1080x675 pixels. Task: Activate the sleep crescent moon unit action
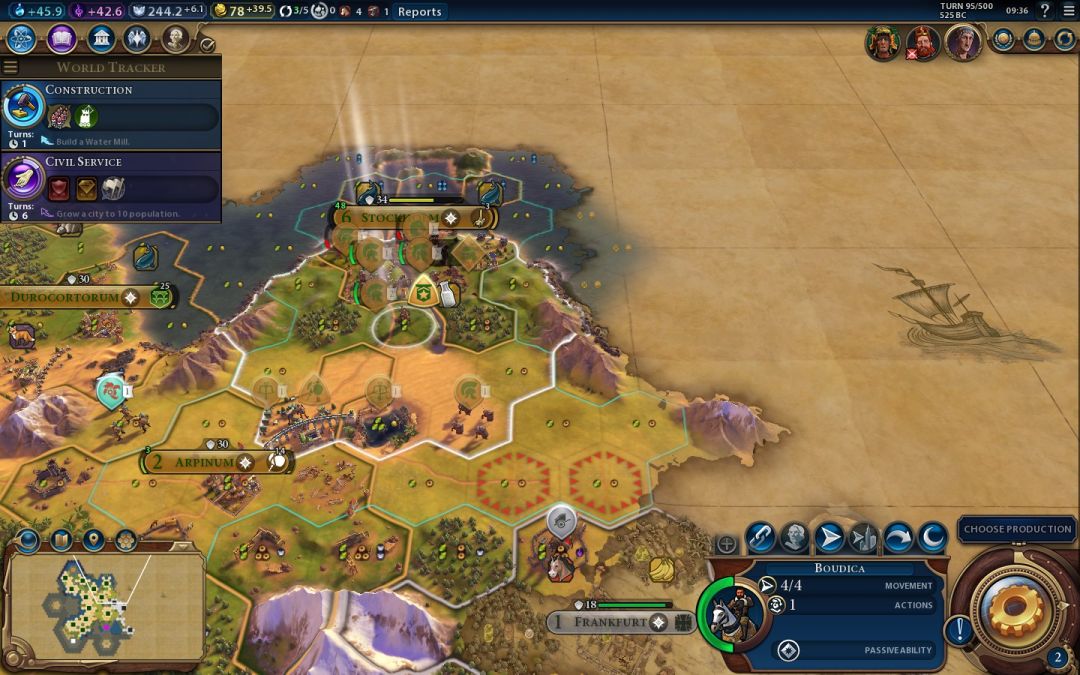[x=932, y=538]
